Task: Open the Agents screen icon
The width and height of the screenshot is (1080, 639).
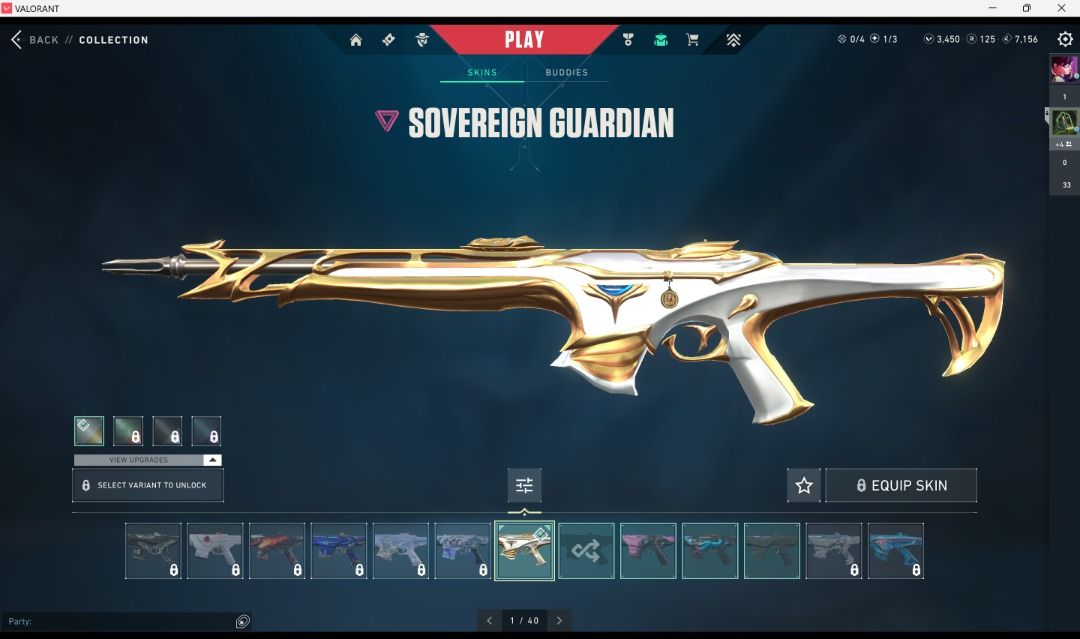Action: [422, 40]
